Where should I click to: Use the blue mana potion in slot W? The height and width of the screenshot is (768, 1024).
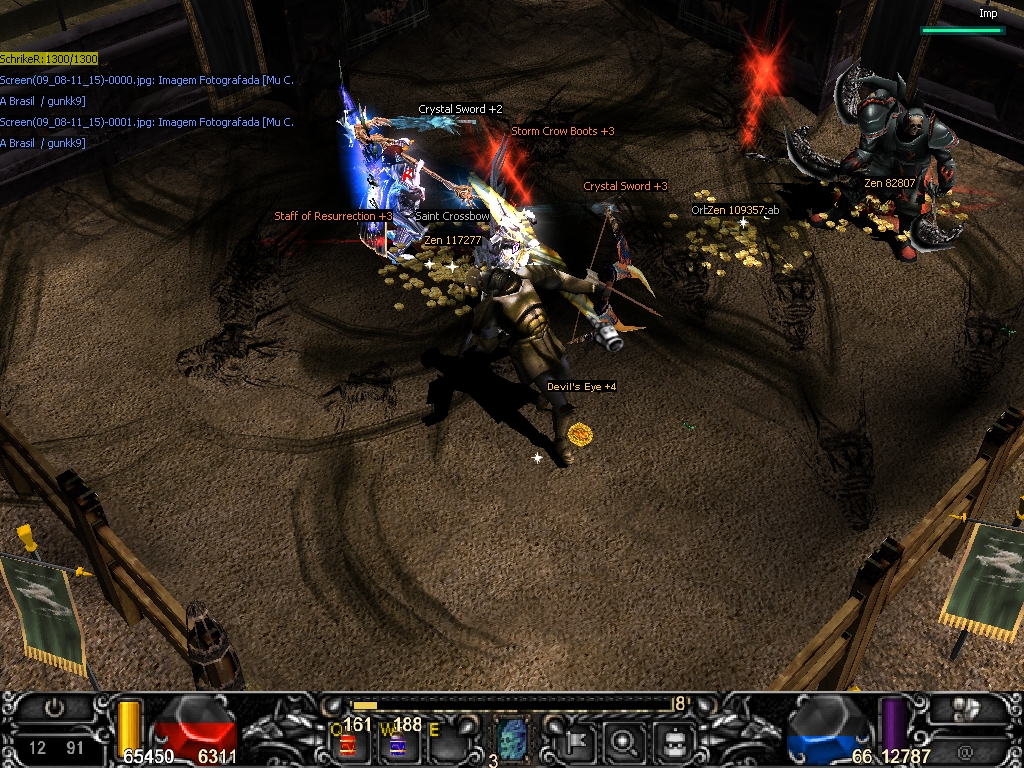tap(397, 745)
